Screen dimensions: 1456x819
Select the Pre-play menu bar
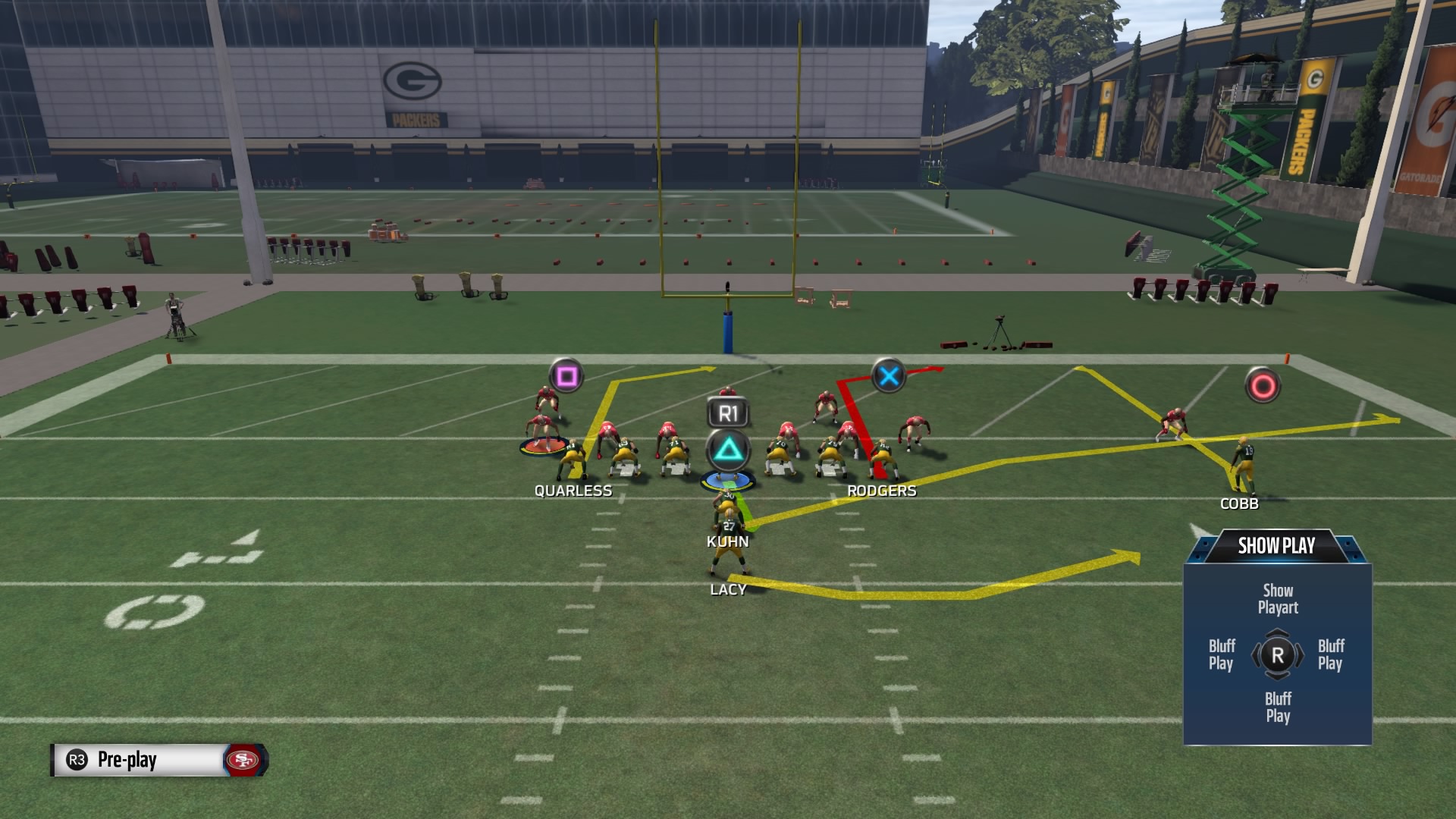(x=159, y=761)
